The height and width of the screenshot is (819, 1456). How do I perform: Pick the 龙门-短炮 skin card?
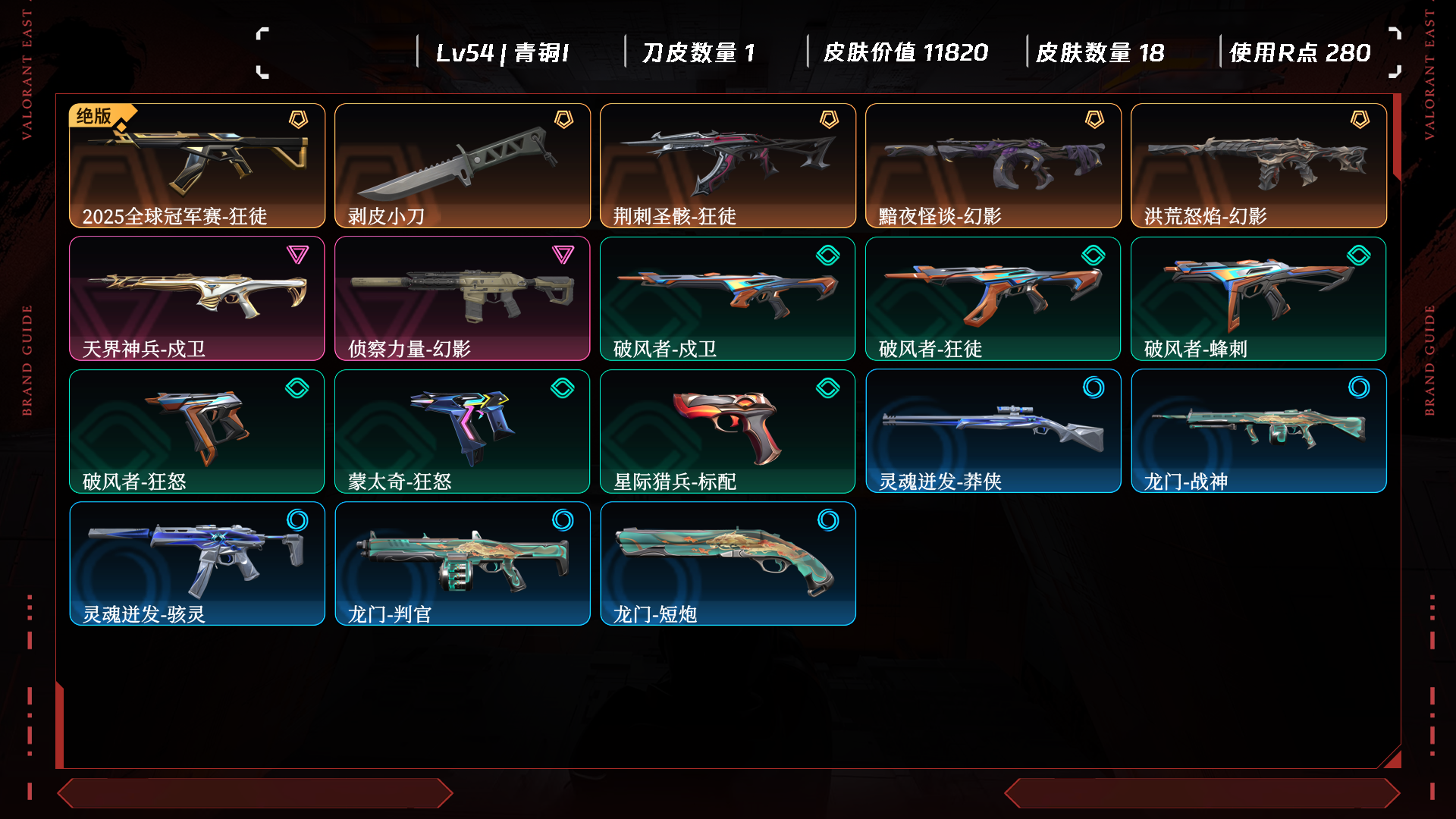pos(728,563)
